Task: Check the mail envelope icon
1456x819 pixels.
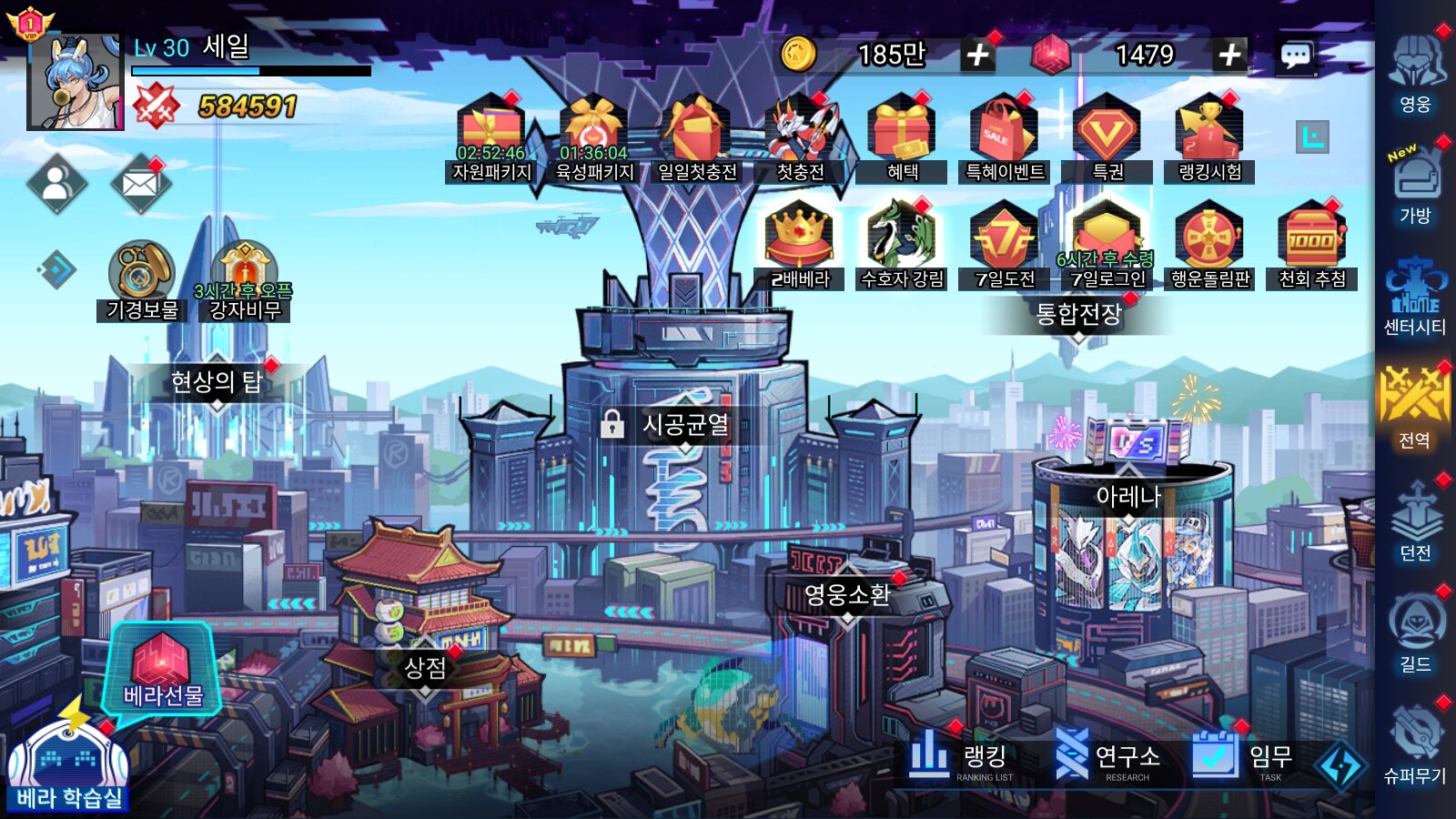Action: tap(139, 185)
